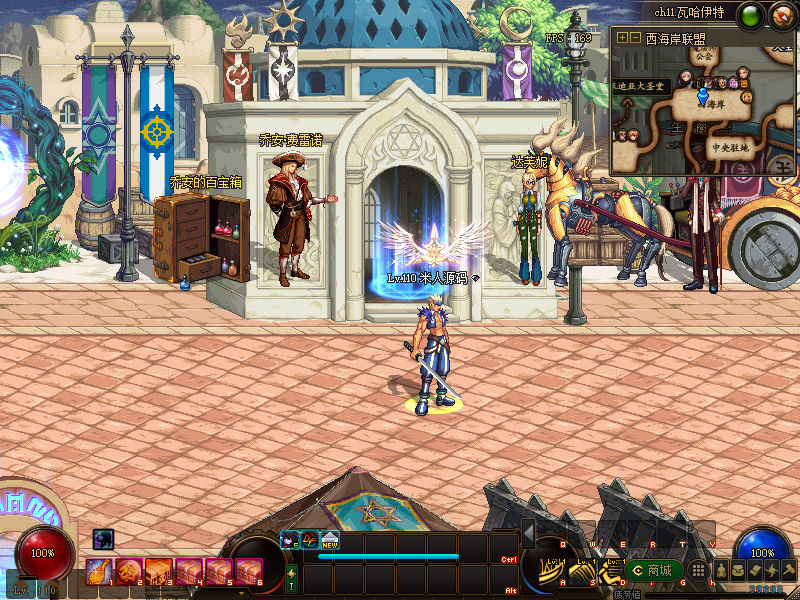Use the orange orb item in slot 2

pos(127,571)
